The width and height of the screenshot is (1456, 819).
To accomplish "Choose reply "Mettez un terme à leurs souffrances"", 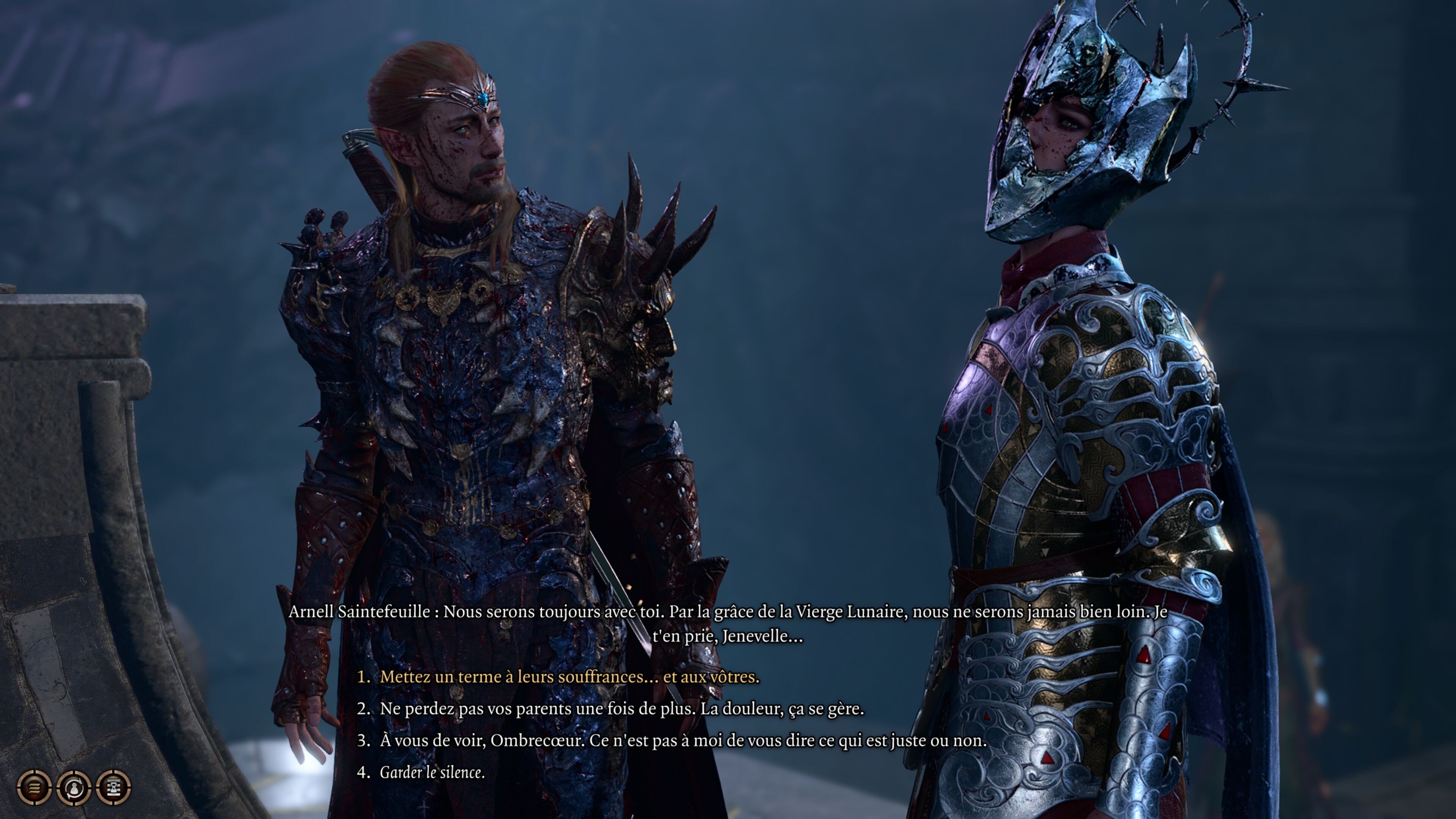I will point(569,676).
